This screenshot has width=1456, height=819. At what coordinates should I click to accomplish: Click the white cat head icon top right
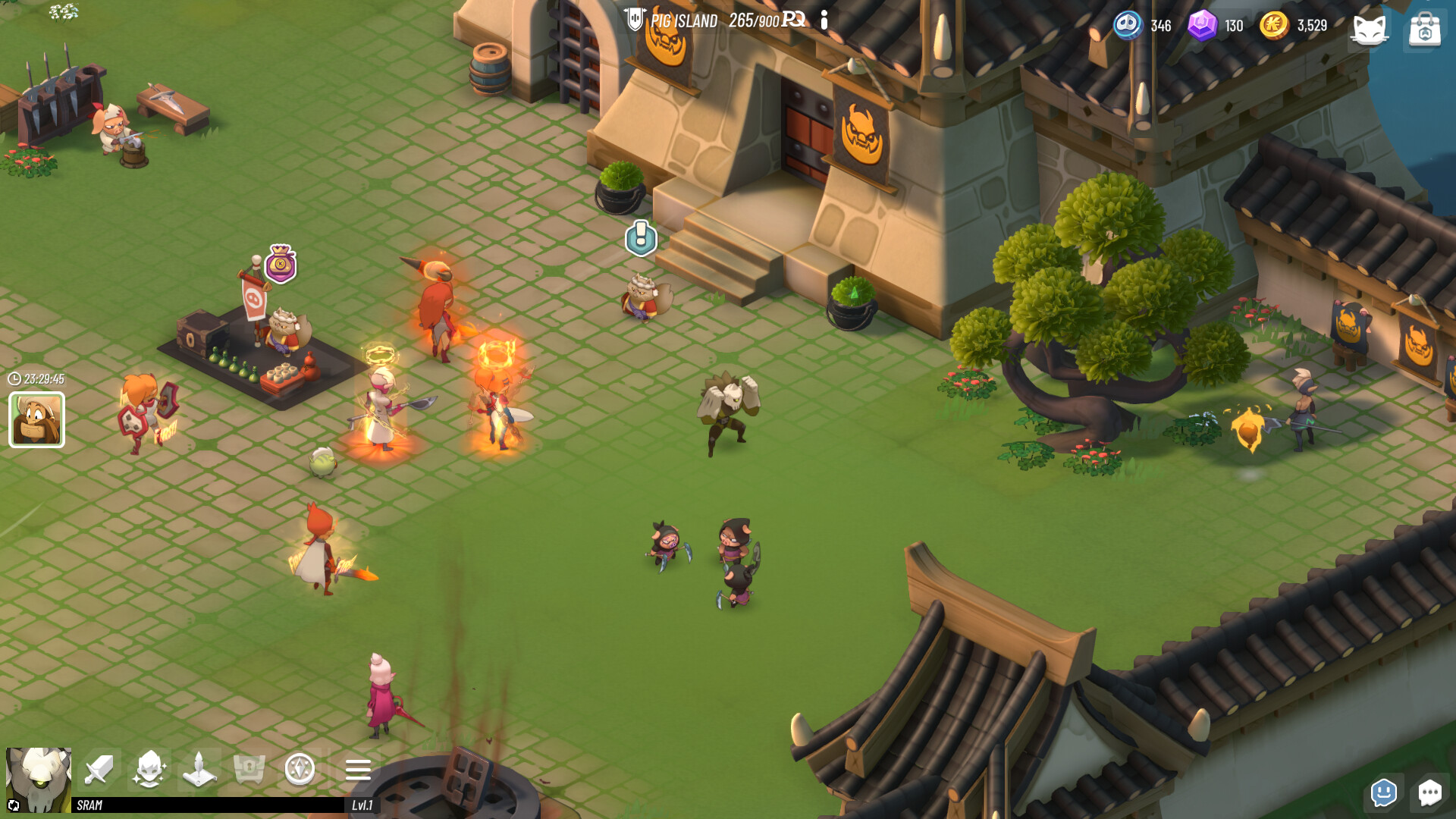tap(1370, 30)
